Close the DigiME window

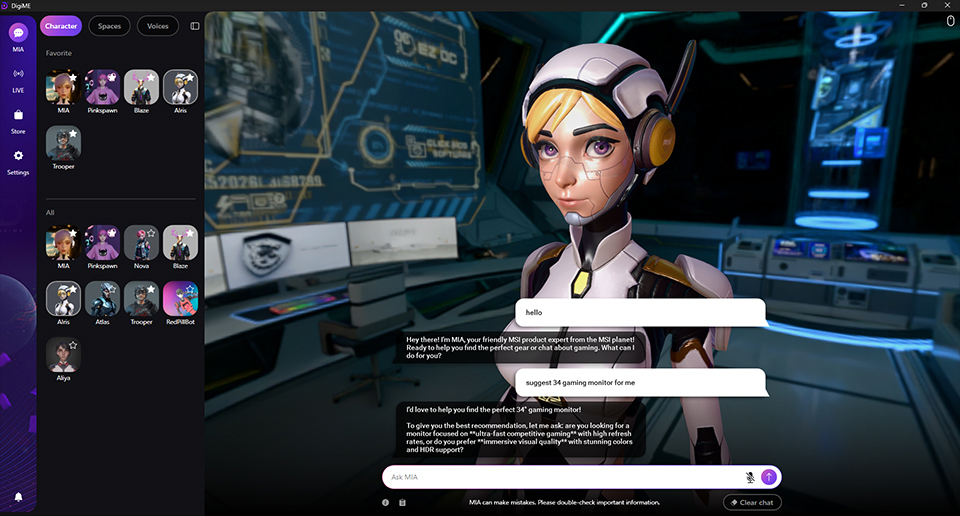coord(947,5)
